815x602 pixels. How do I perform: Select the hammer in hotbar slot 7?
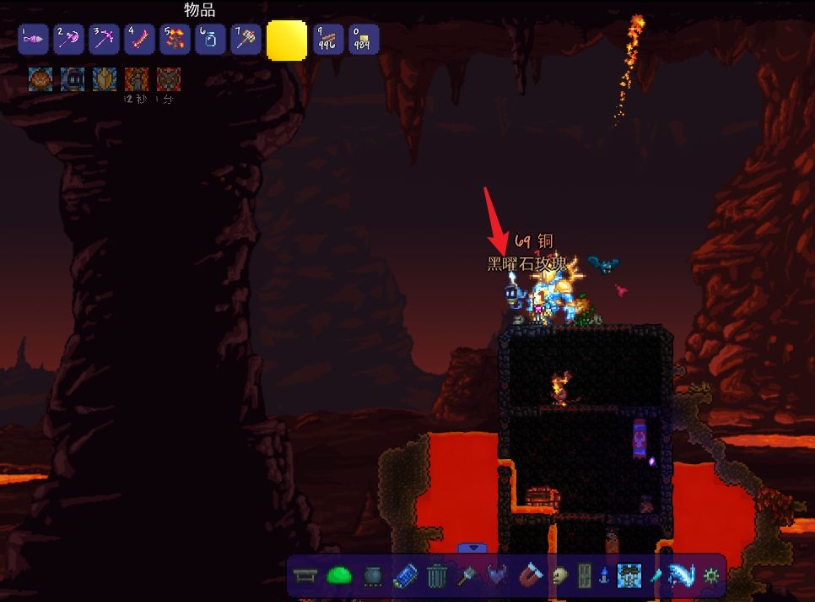pos(245,39)
